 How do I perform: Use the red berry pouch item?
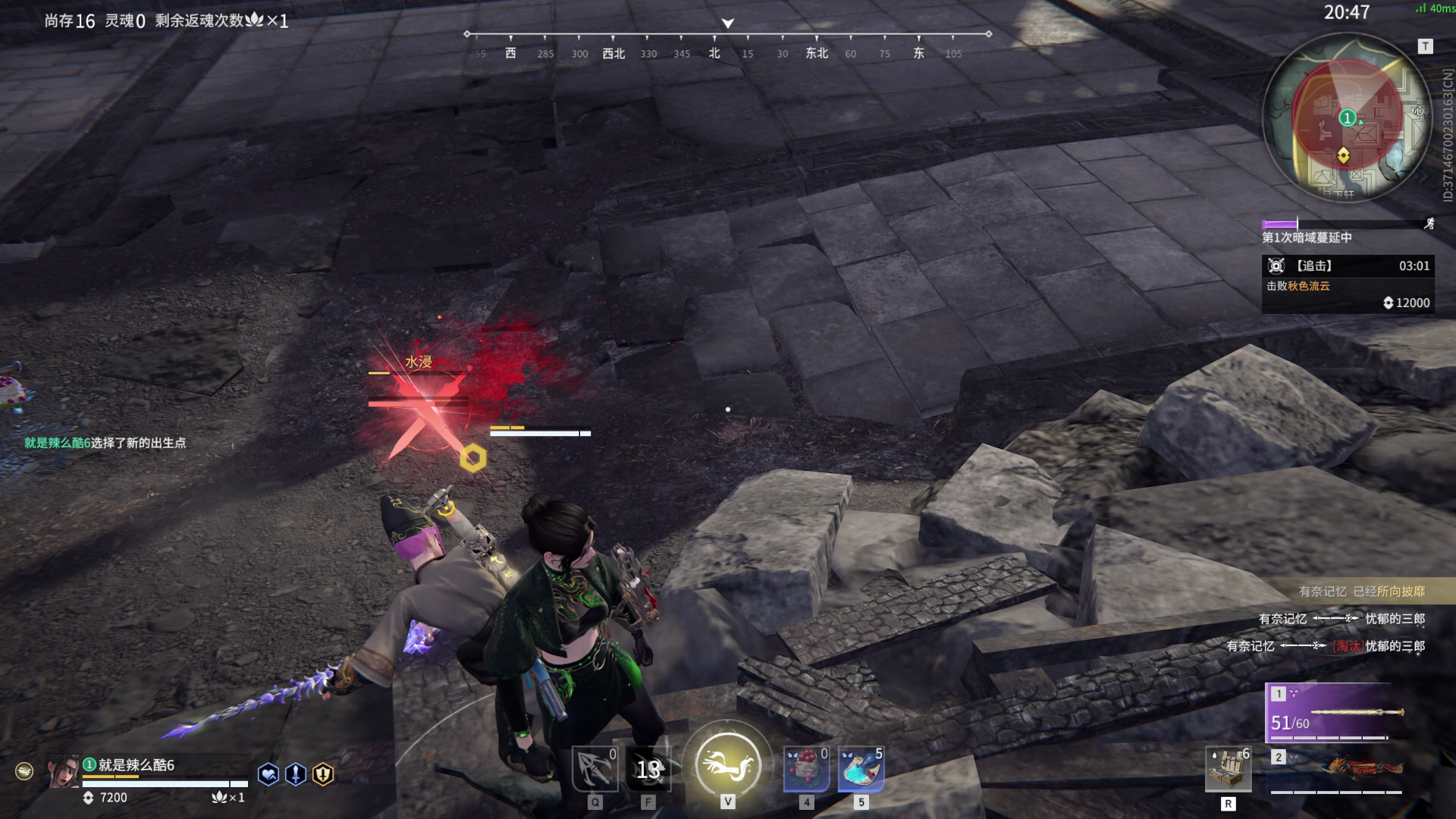coord(806,769)
